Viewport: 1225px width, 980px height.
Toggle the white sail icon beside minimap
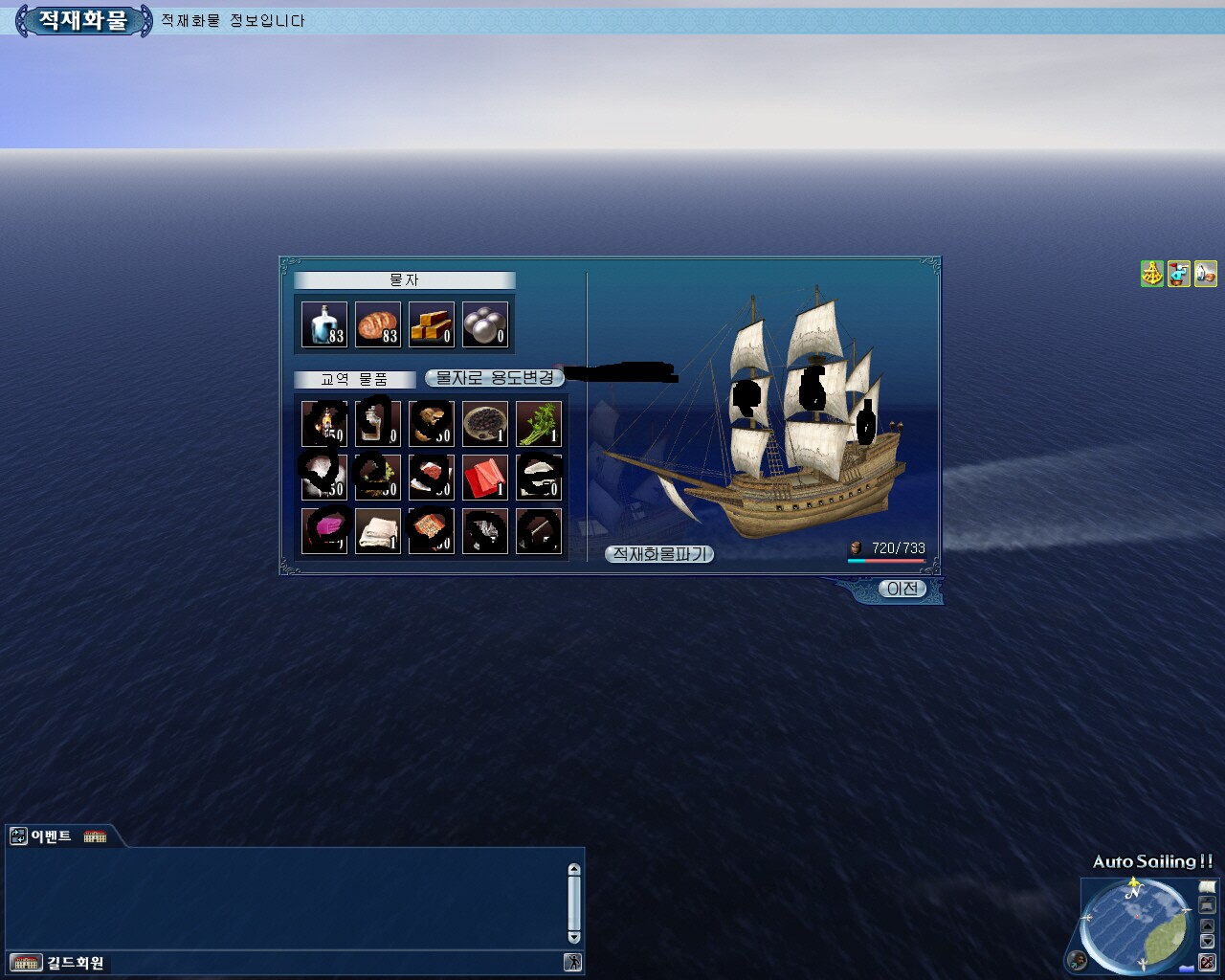click(x=1207, y=887)
